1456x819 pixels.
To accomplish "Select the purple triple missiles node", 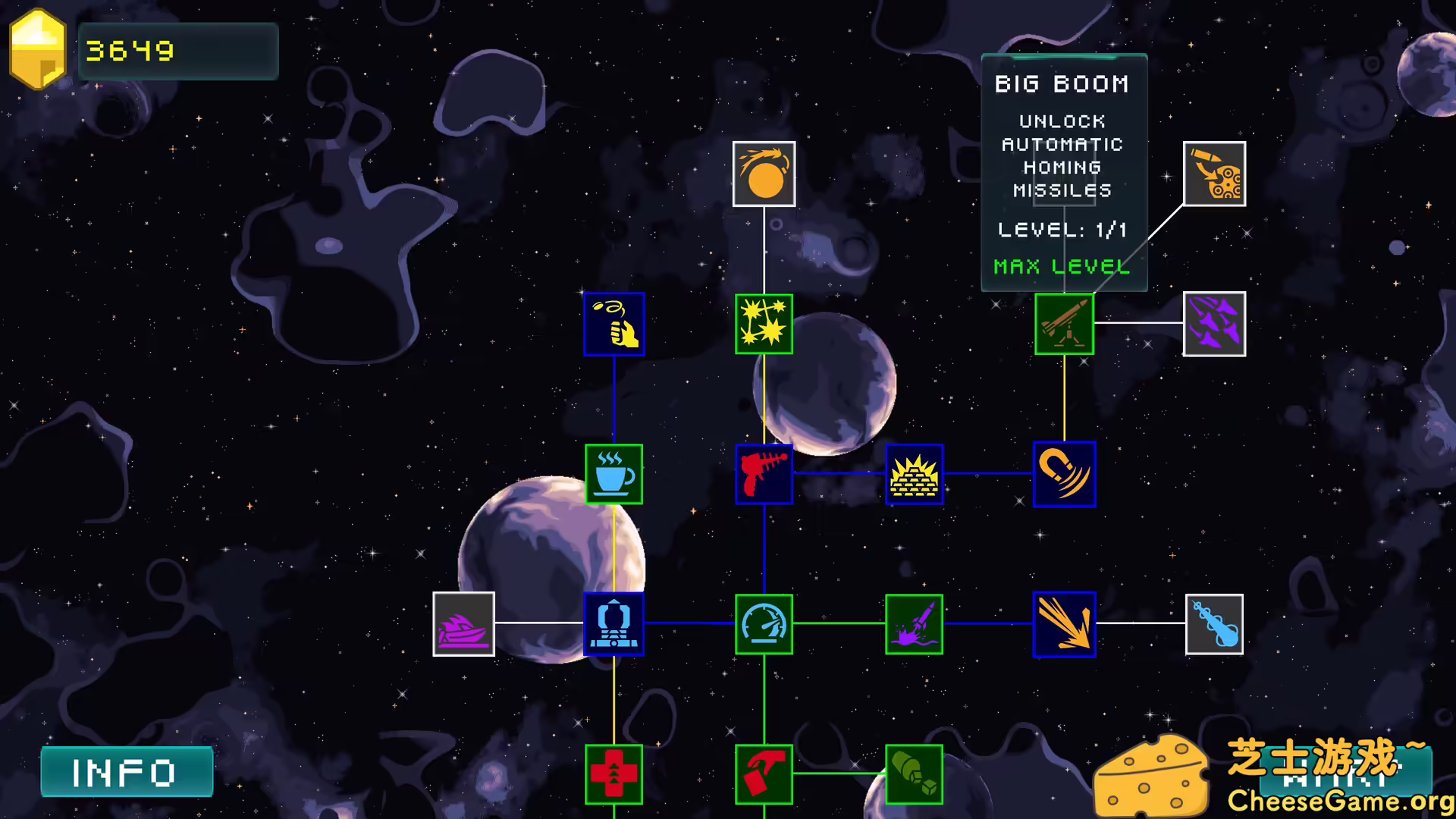I will coord(1213,324).
